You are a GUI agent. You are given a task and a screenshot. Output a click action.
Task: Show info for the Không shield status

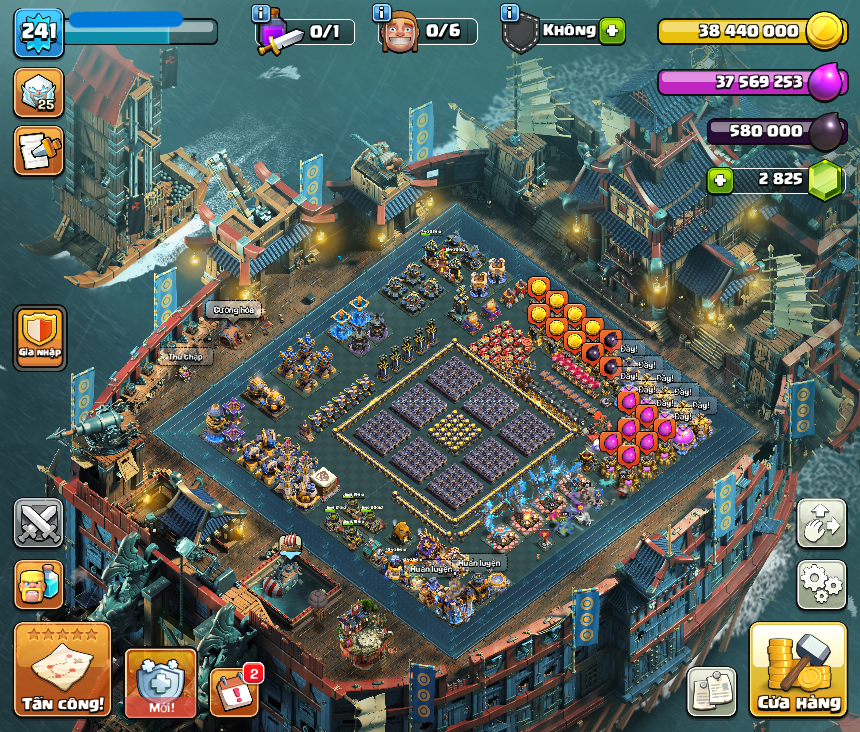(x=510, y=13)
